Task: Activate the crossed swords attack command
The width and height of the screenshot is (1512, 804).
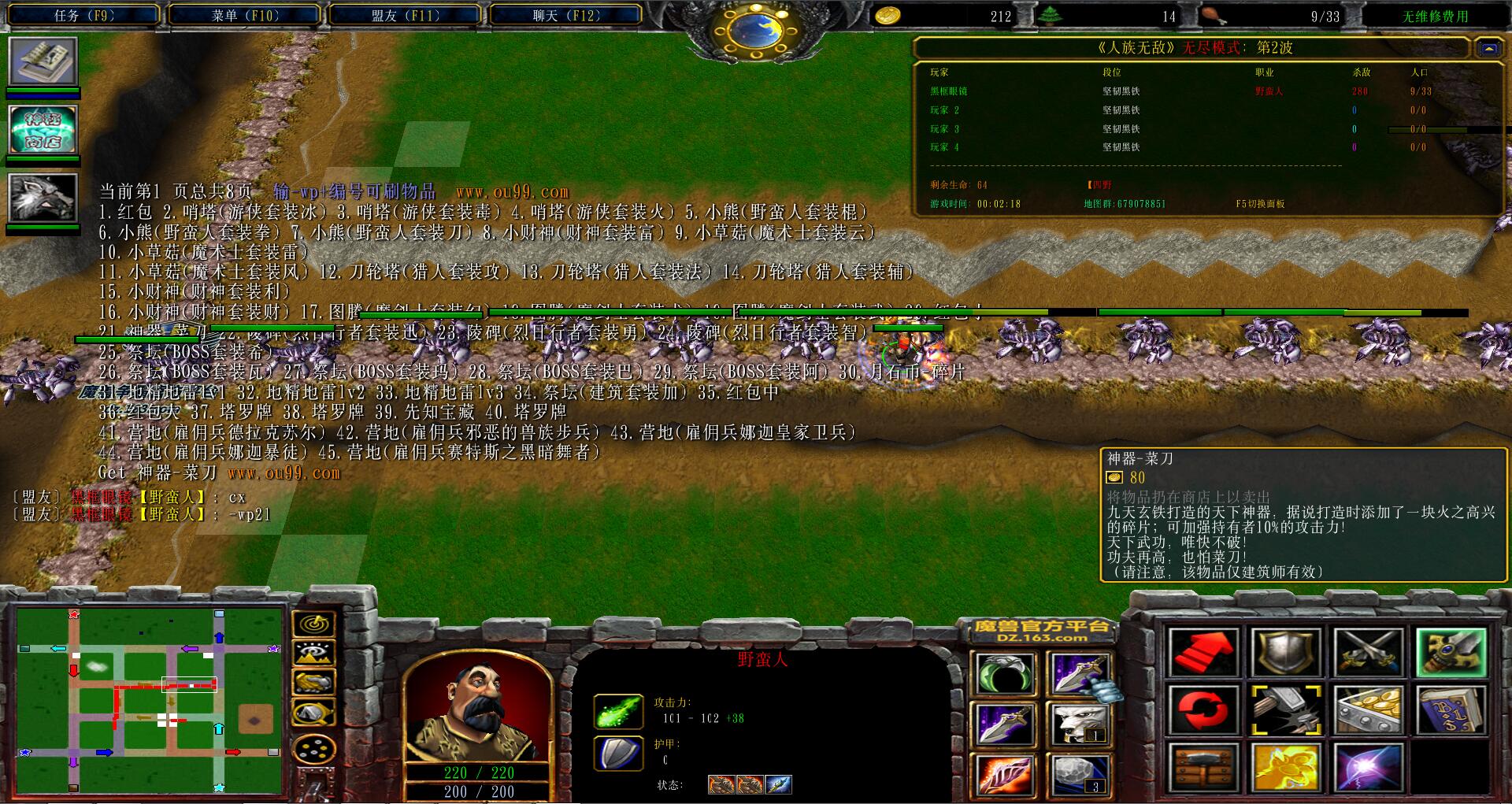Action: point(1368,653)
